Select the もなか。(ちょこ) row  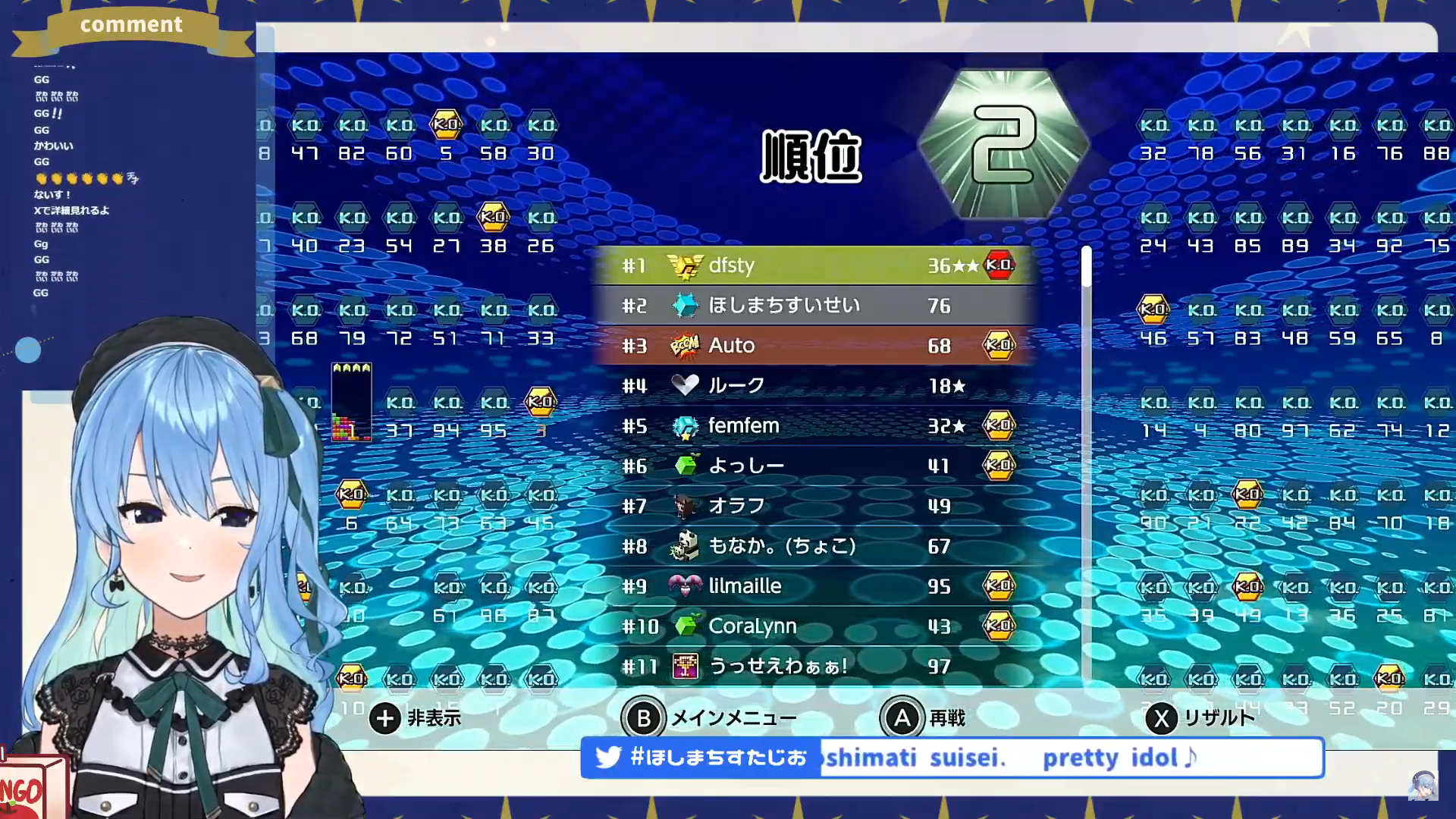click(x=815, y=546)
